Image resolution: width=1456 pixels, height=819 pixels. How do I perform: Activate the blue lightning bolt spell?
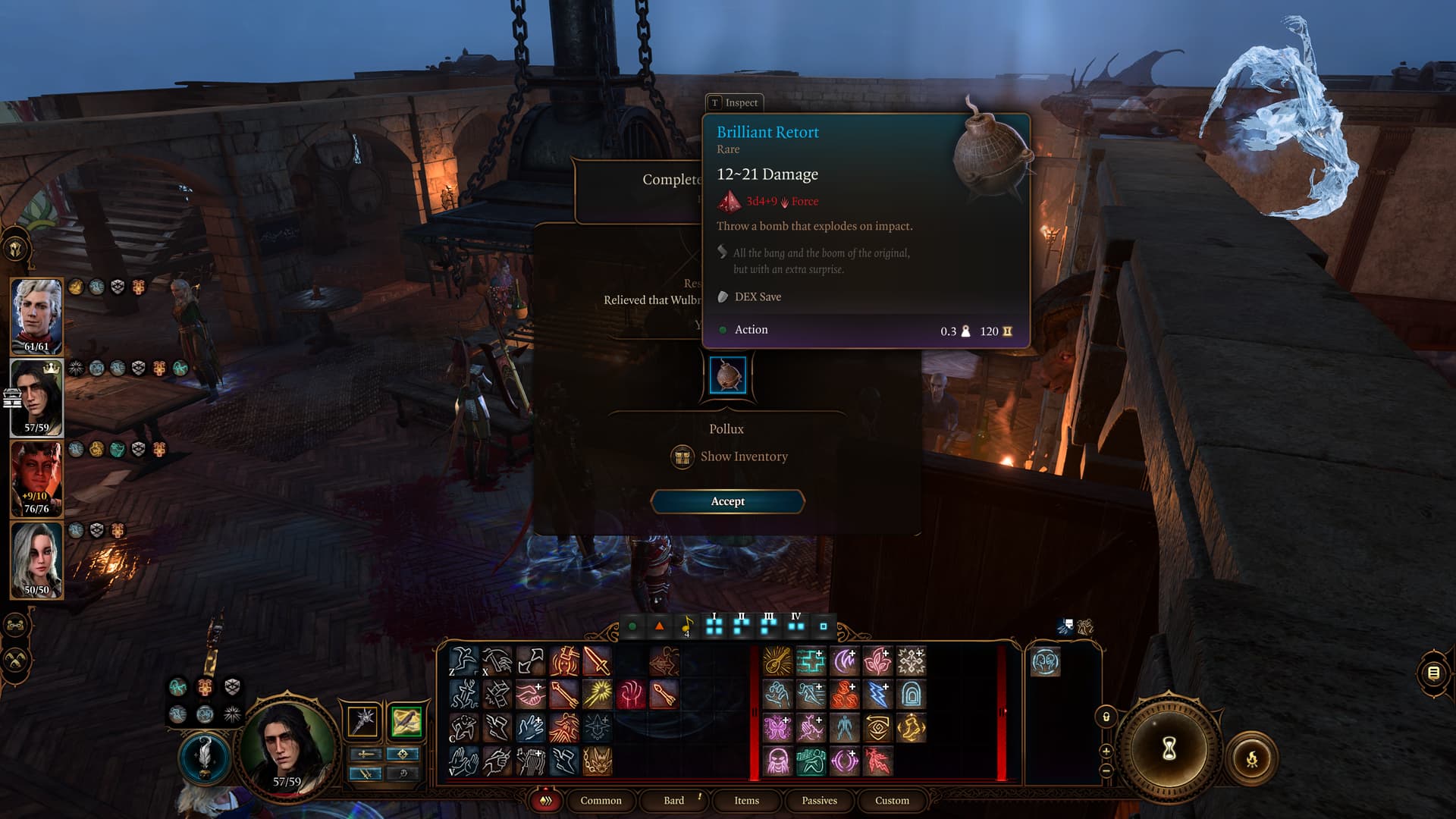coord(877,695)
